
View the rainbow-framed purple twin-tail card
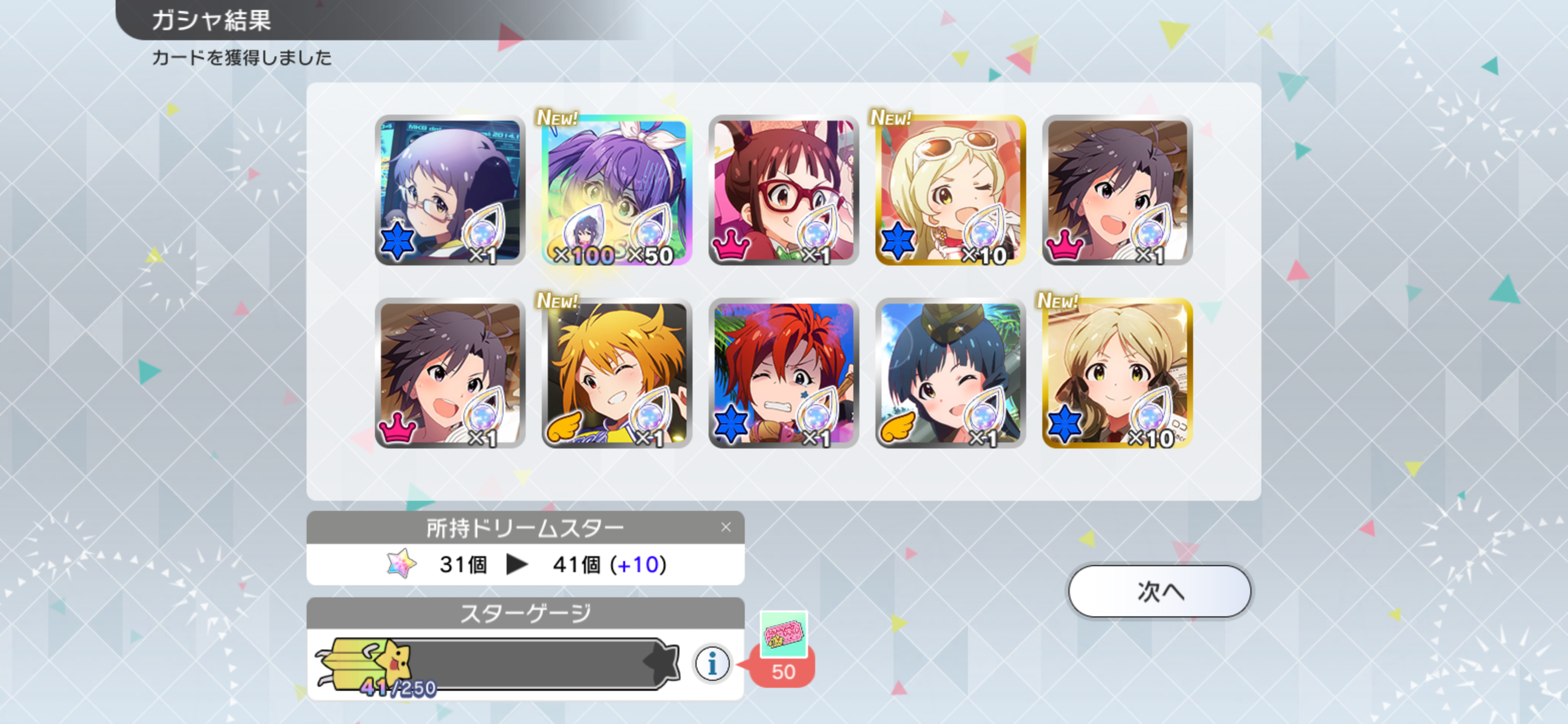tap(617, 190)
